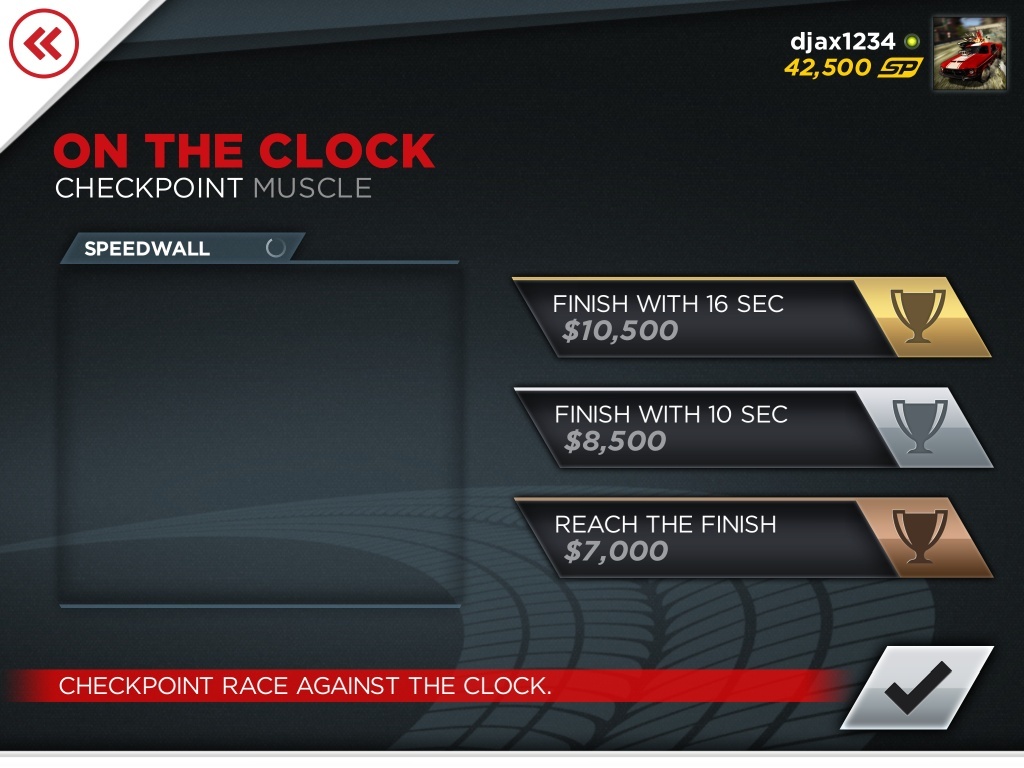This screenshot has height=768, width=1024.
Task: Choose the gold Finish With 16 Sec goal
Action: coord(750,318)
